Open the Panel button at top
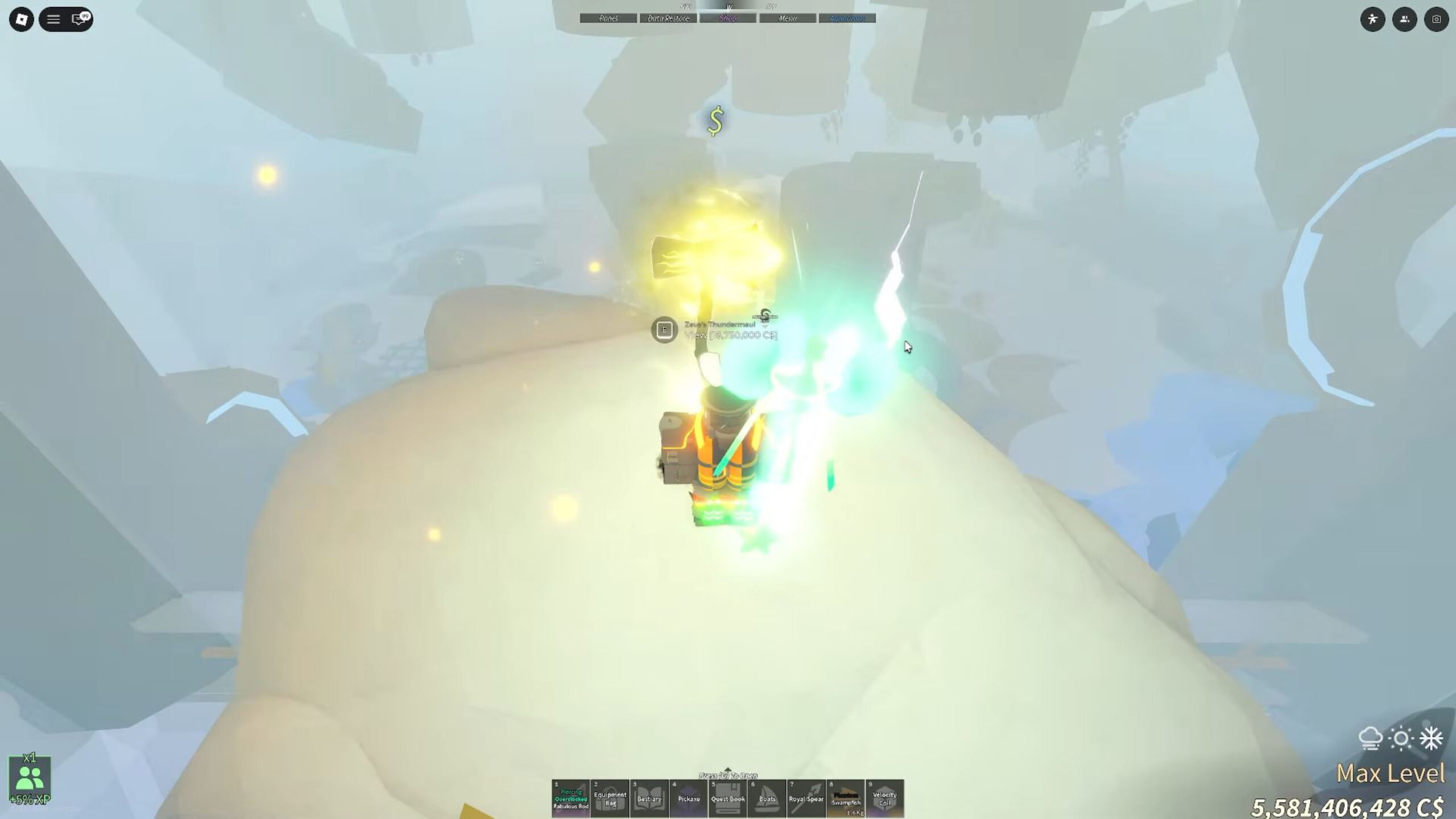1456x819 pixels. pyautogui.click(x=608, y=18)
